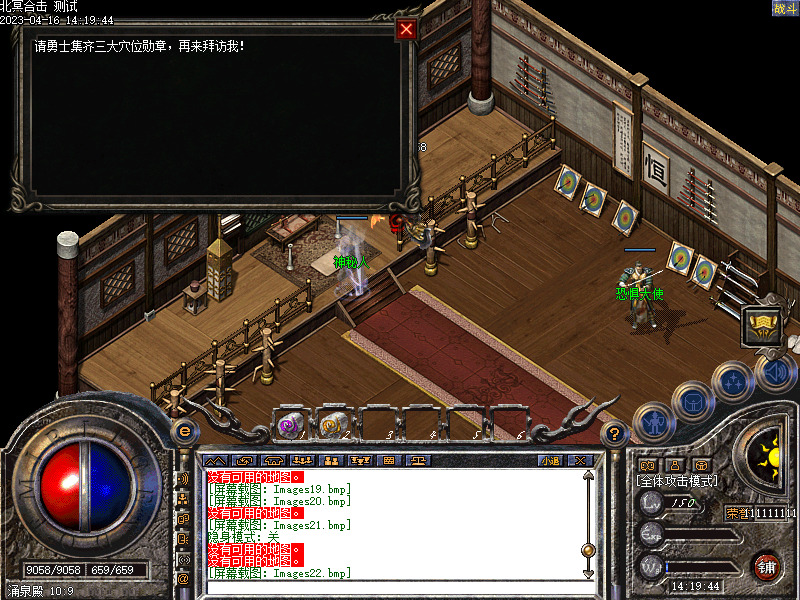Click the mountain icon chat toolbar button
This screenshot has width=800, height=600.
pyautogui.click(x=215, y=461)
